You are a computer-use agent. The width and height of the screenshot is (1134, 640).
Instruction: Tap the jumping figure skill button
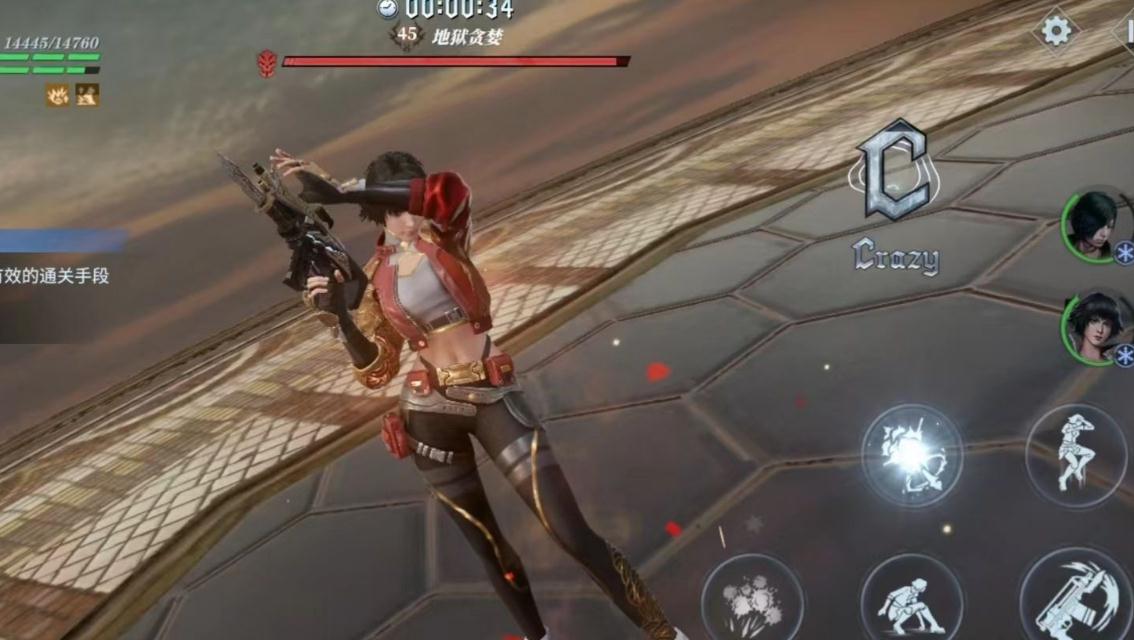click(1076, 455)
